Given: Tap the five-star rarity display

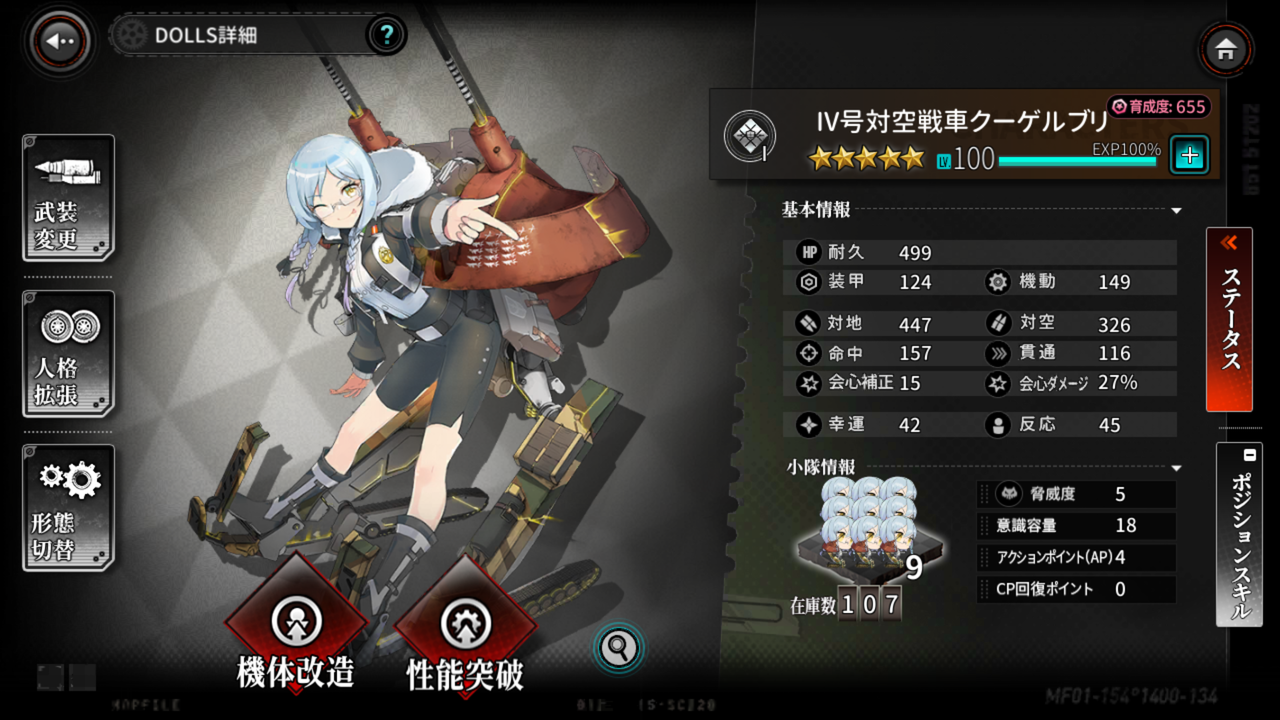Looking at the screenshot, I should click(x=866, y=157).
